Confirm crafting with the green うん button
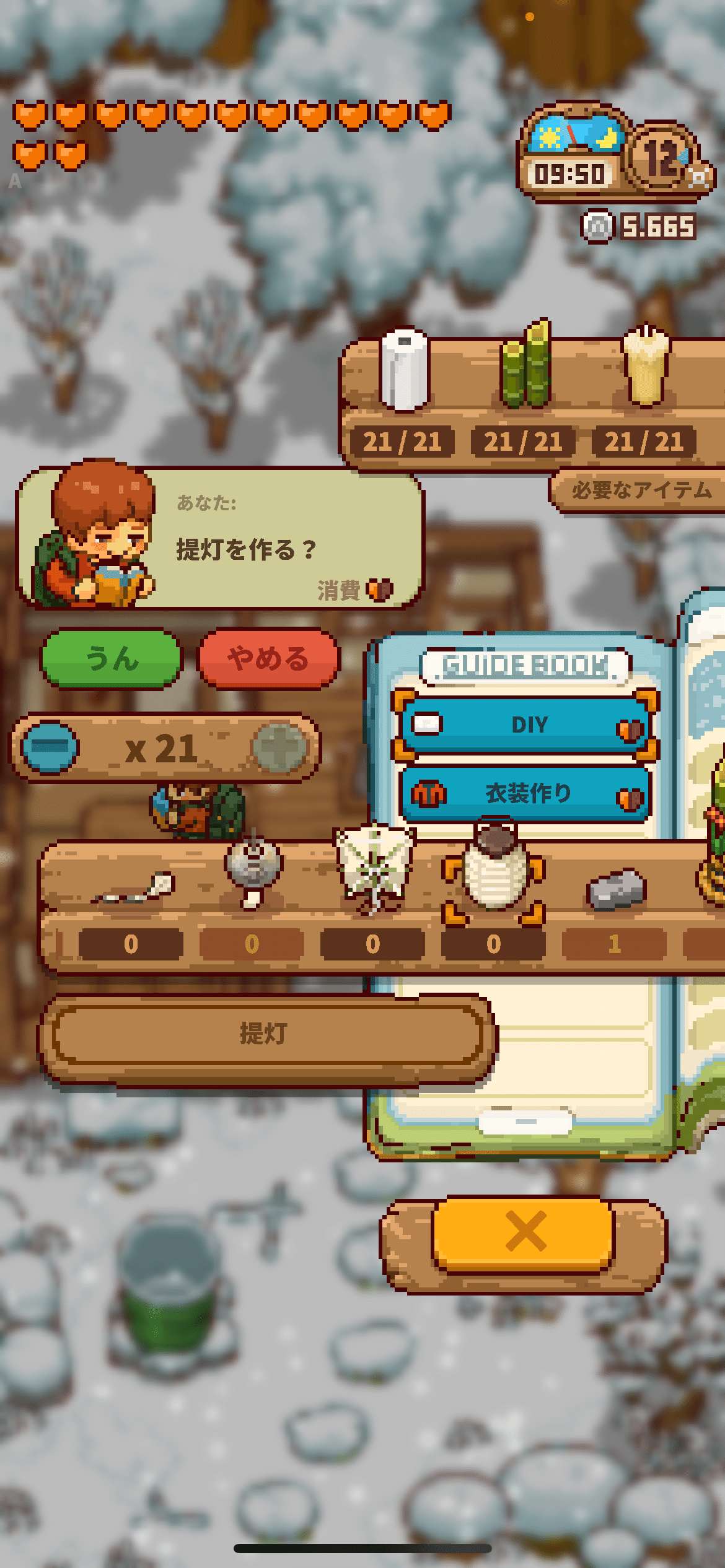This screenshot has height=1568, width=725. point(112,658)
